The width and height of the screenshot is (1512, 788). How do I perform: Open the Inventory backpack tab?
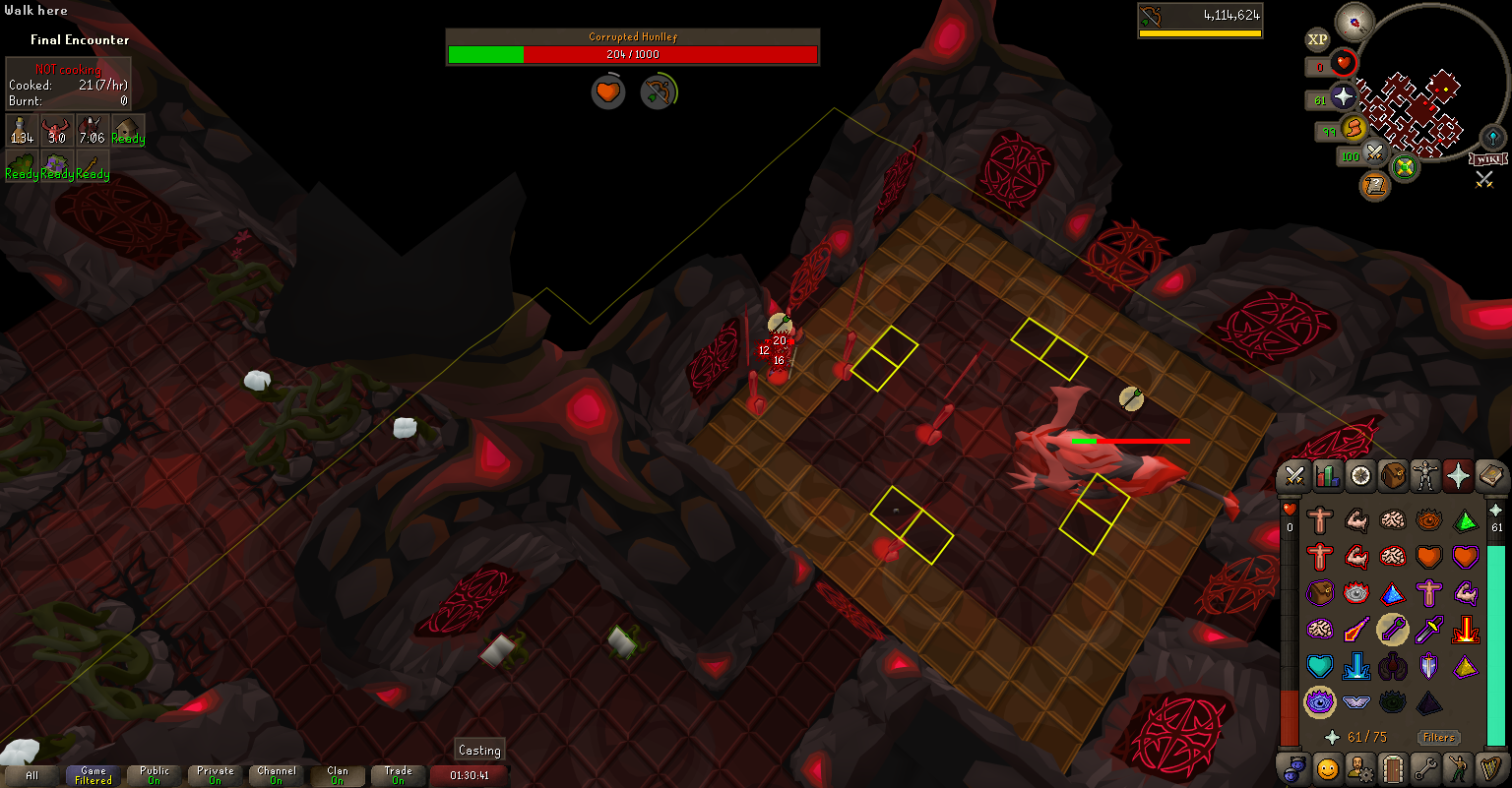point(1393,476)
